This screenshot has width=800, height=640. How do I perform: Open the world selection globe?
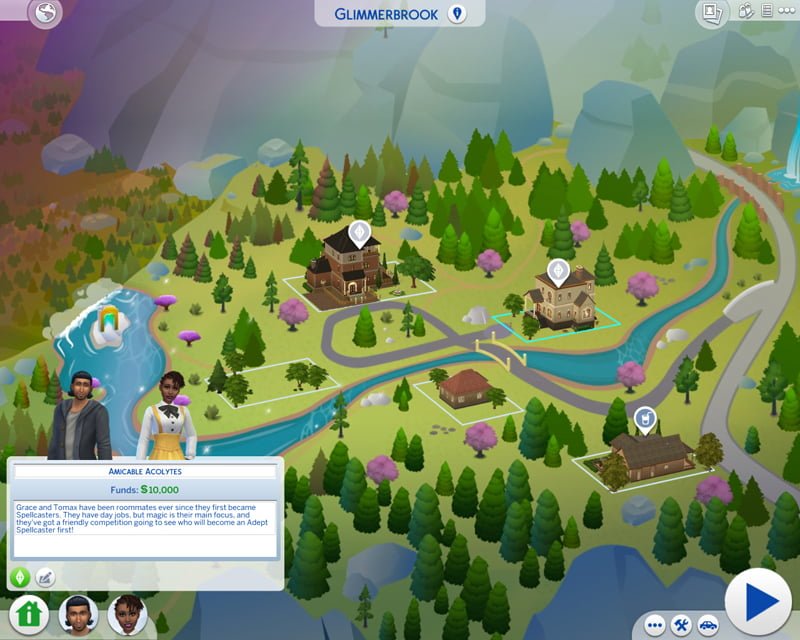(44, 13)
